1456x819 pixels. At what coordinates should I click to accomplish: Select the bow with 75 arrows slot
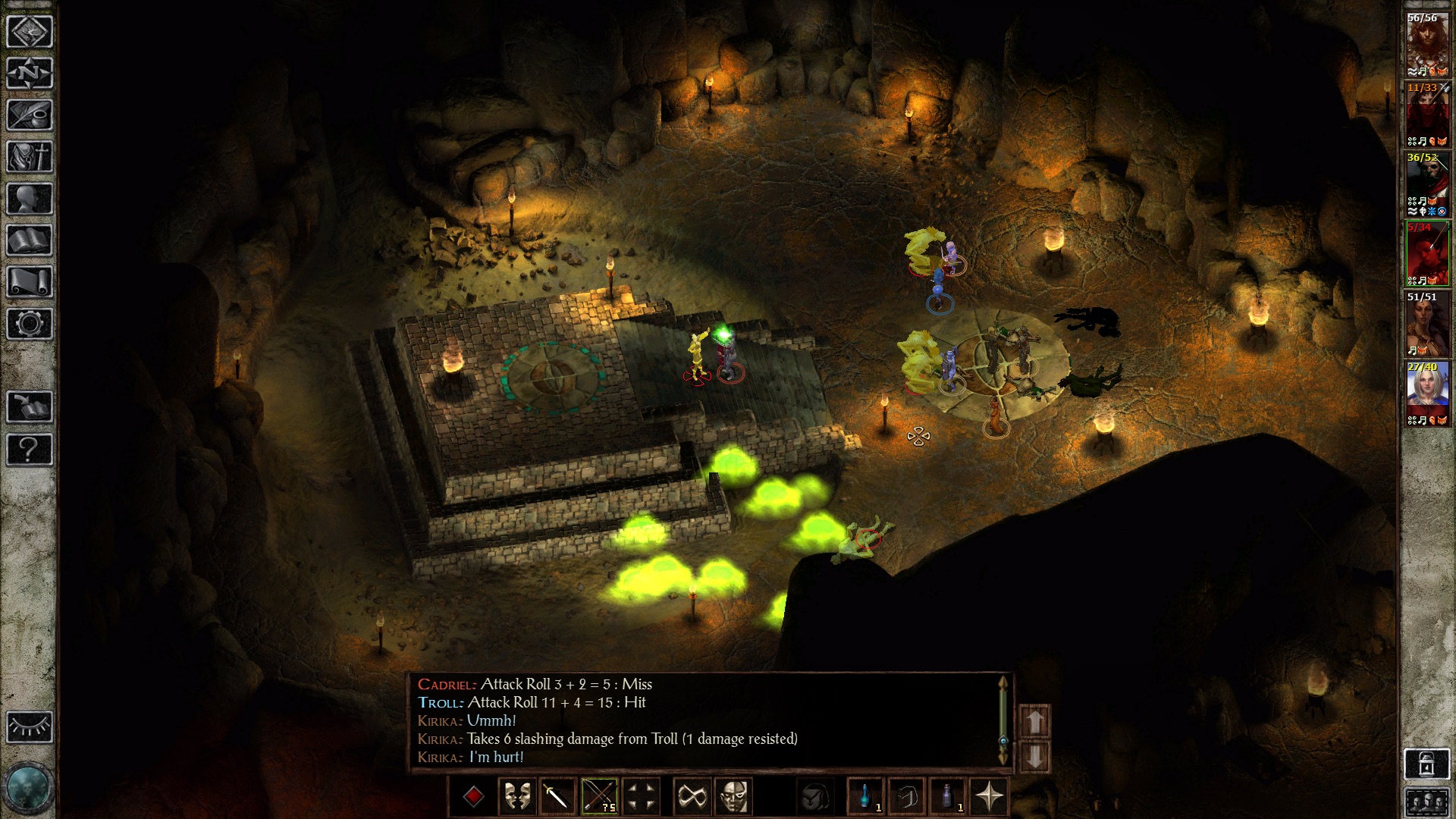tap(599, 797)
